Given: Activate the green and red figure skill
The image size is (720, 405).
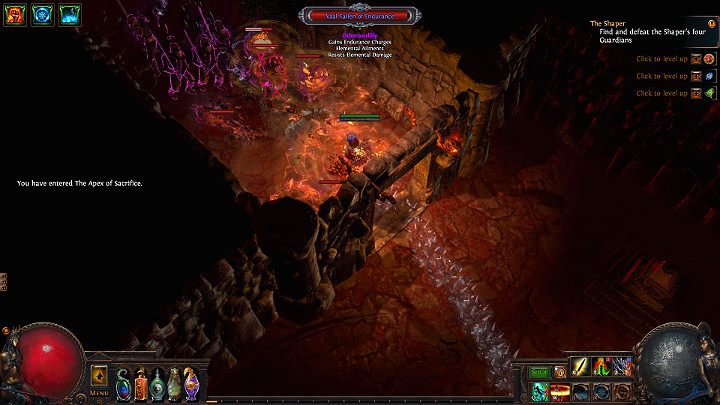Looking at the screenshot, I should (602, 367).
